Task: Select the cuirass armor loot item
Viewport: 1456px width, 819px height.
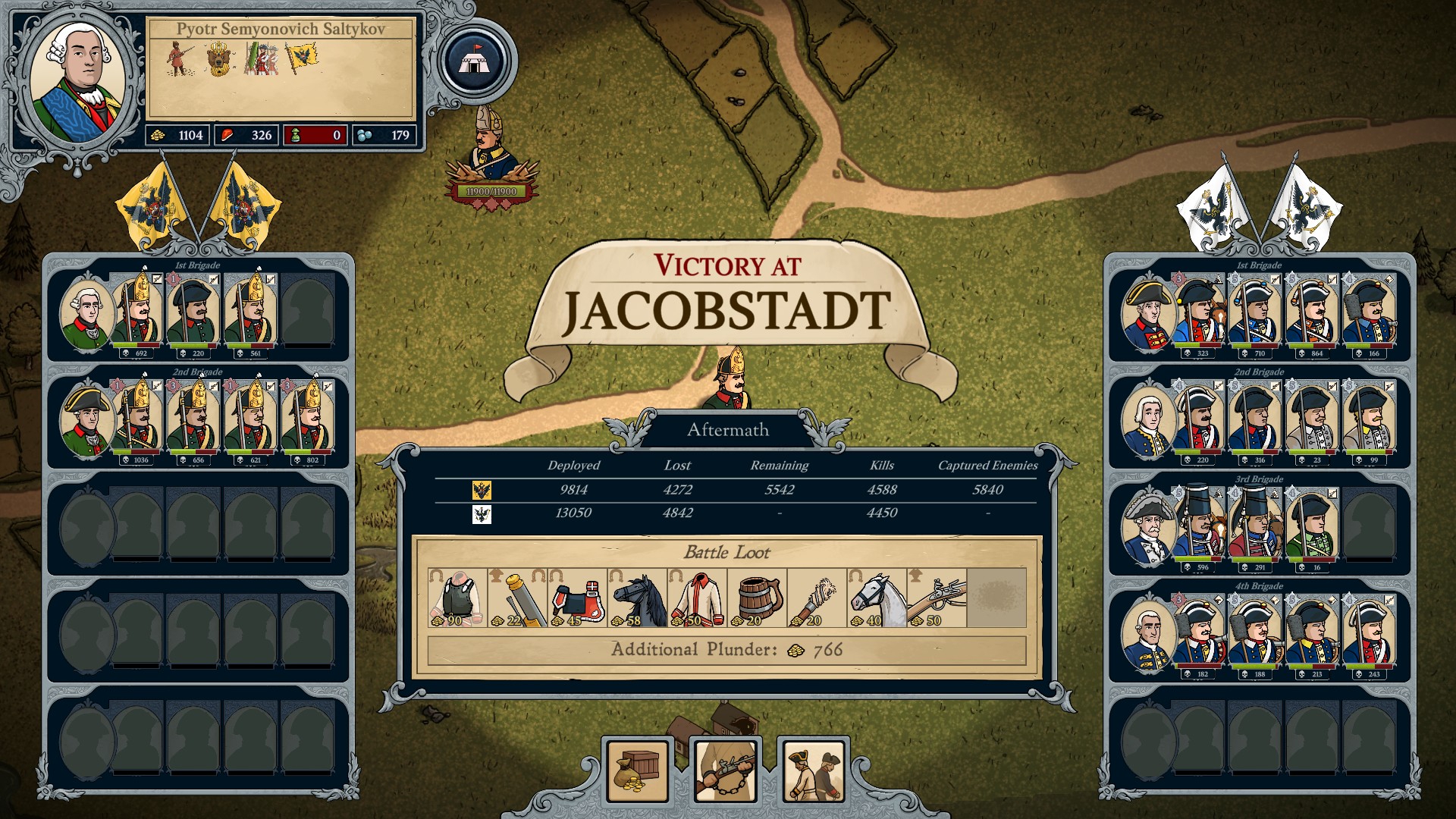Action: 457,598
